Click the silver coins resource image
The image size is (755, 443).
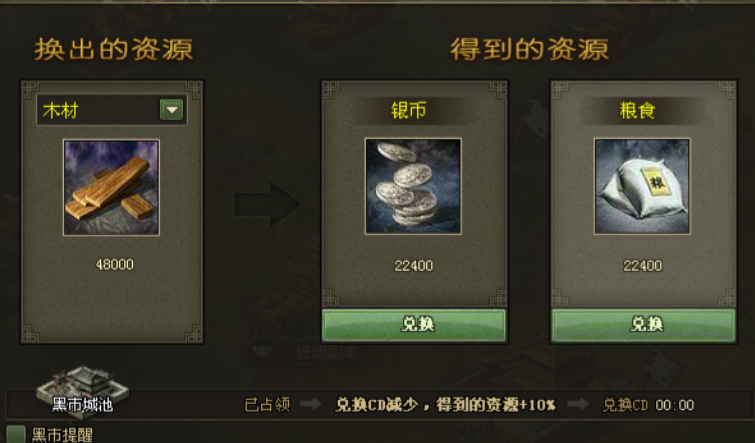pos(412,187)
